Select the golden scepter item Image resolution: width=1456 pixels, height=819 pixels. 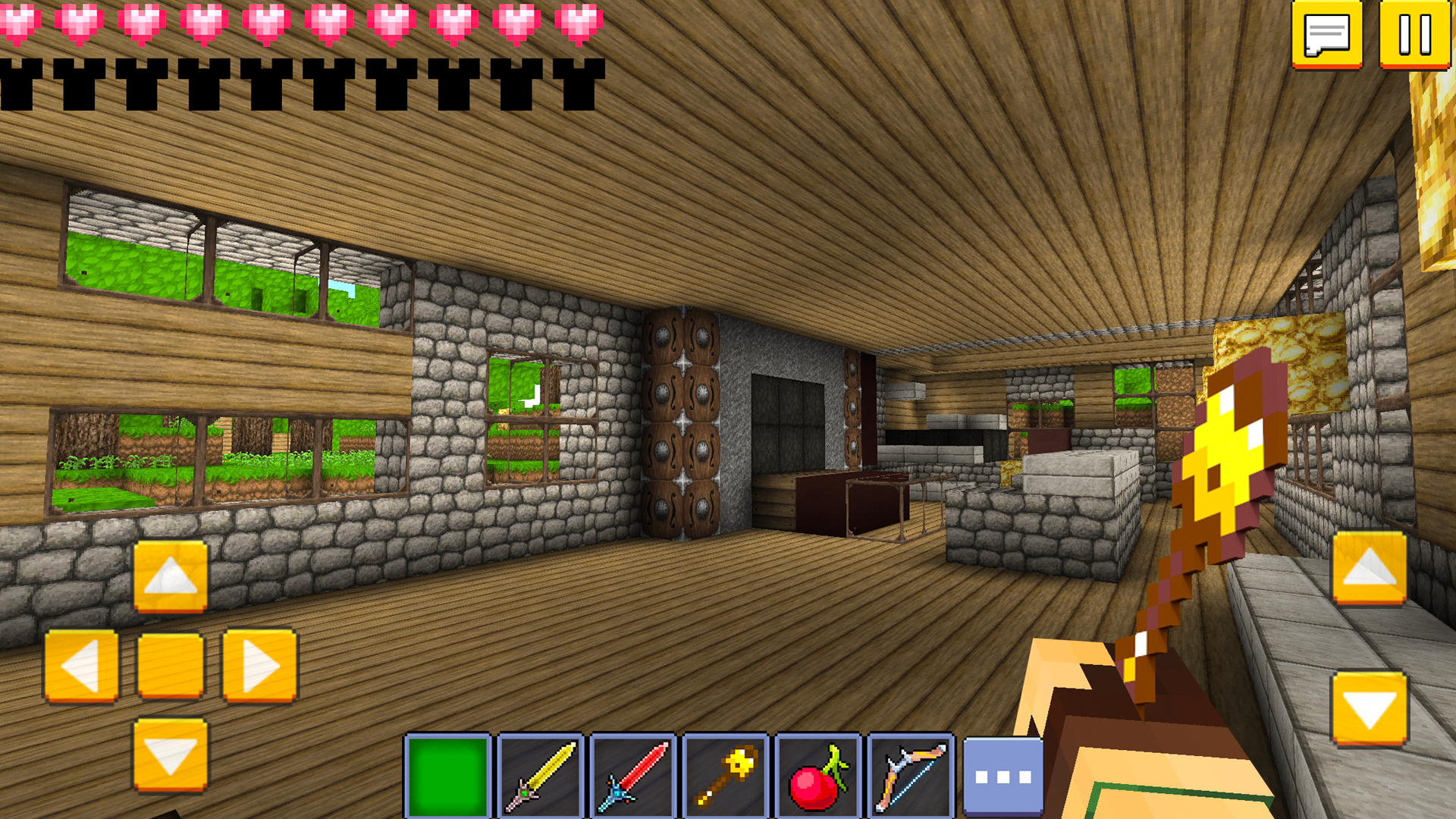(x=726, y=774)
